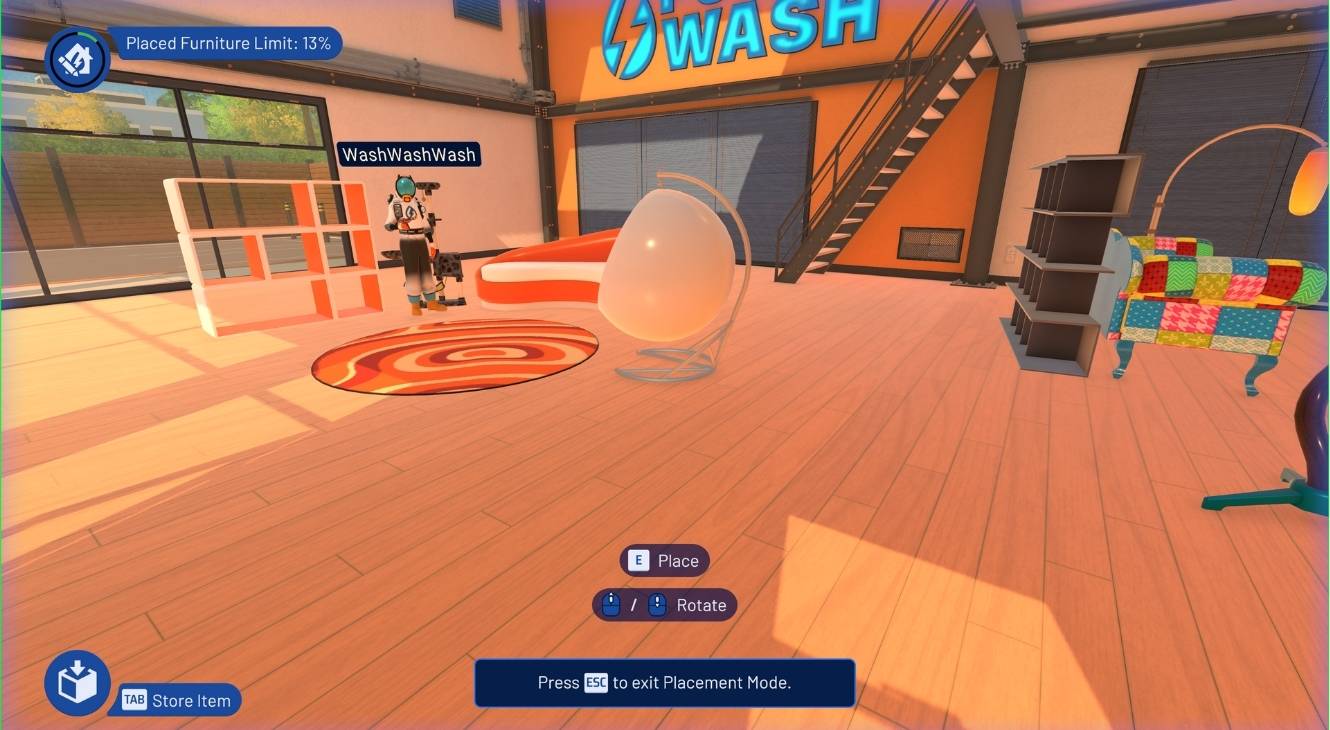Click the scroll-down mouse icon for Rotate
This screenshot has width=1330, height=730.
click(655, 605)
